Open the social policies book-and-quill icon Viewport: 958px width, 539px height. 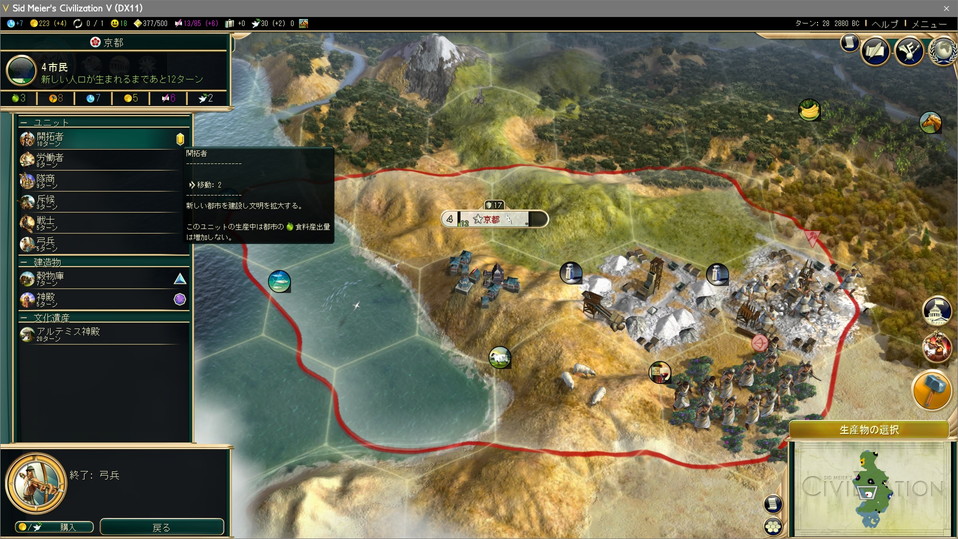pos(876,50)
